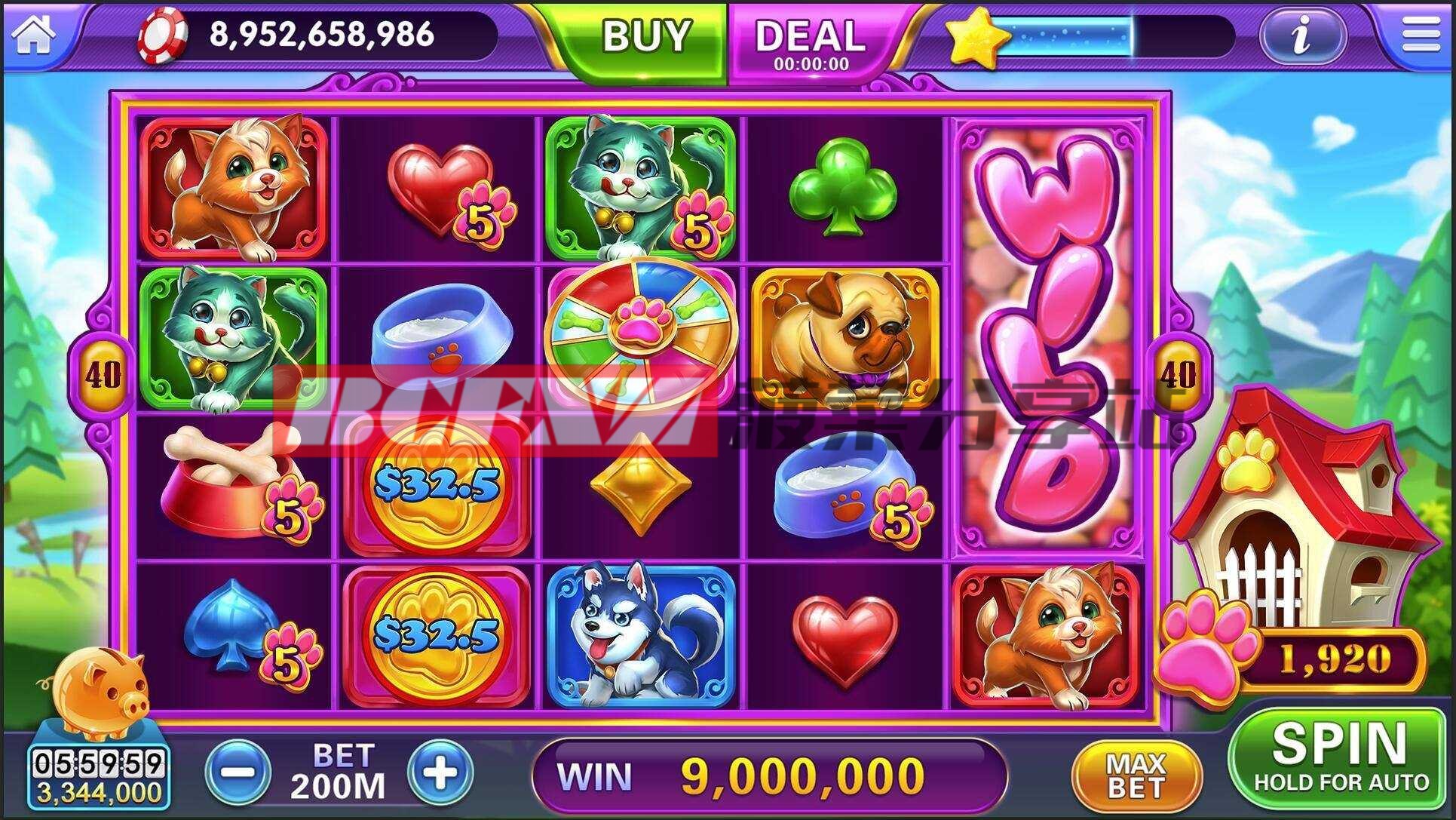1456x820 pixels.
Task: Select the star level progress icon
Action: pyautogui.click(x=976, y=37)
